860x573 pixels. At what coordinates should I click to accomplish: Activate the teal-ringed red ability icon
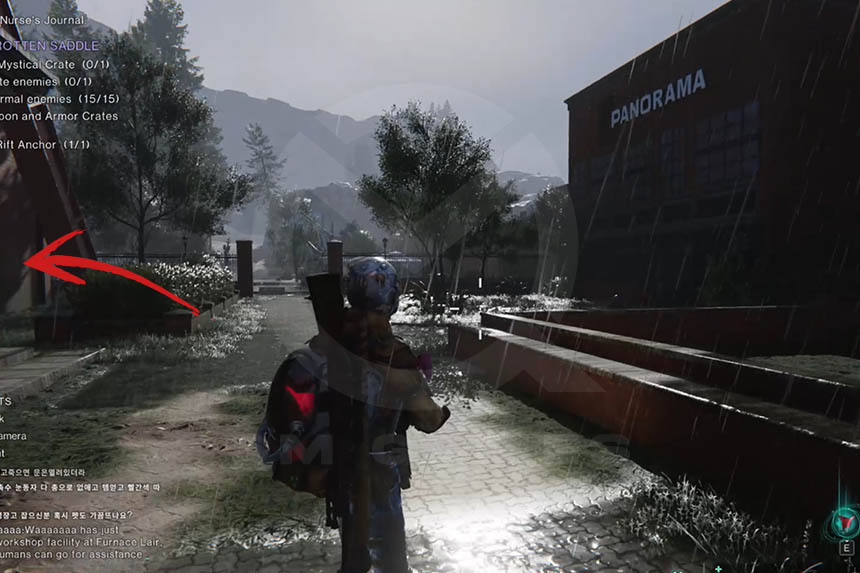tap(845, 522)
